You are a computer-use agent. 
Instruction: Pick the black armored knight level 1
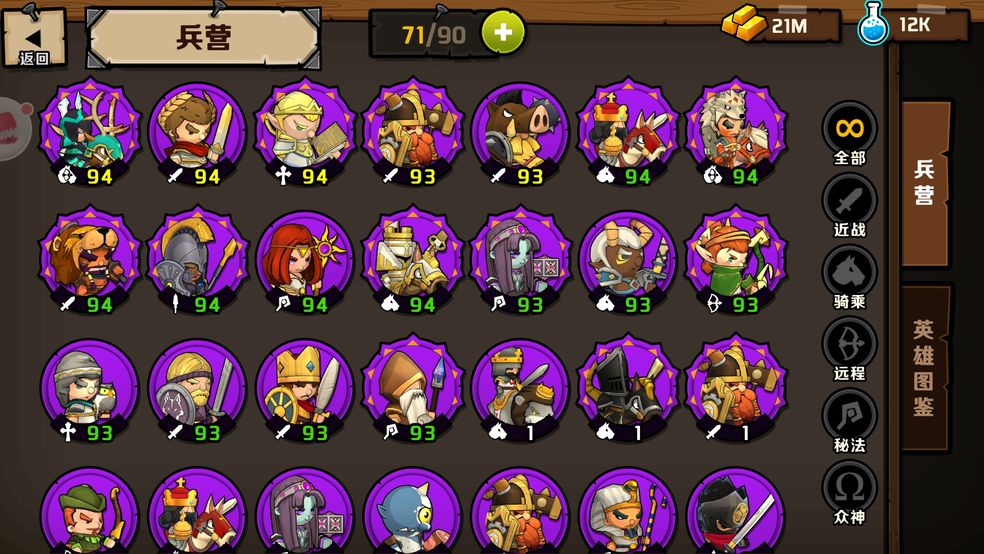click(x=627, y=387)
